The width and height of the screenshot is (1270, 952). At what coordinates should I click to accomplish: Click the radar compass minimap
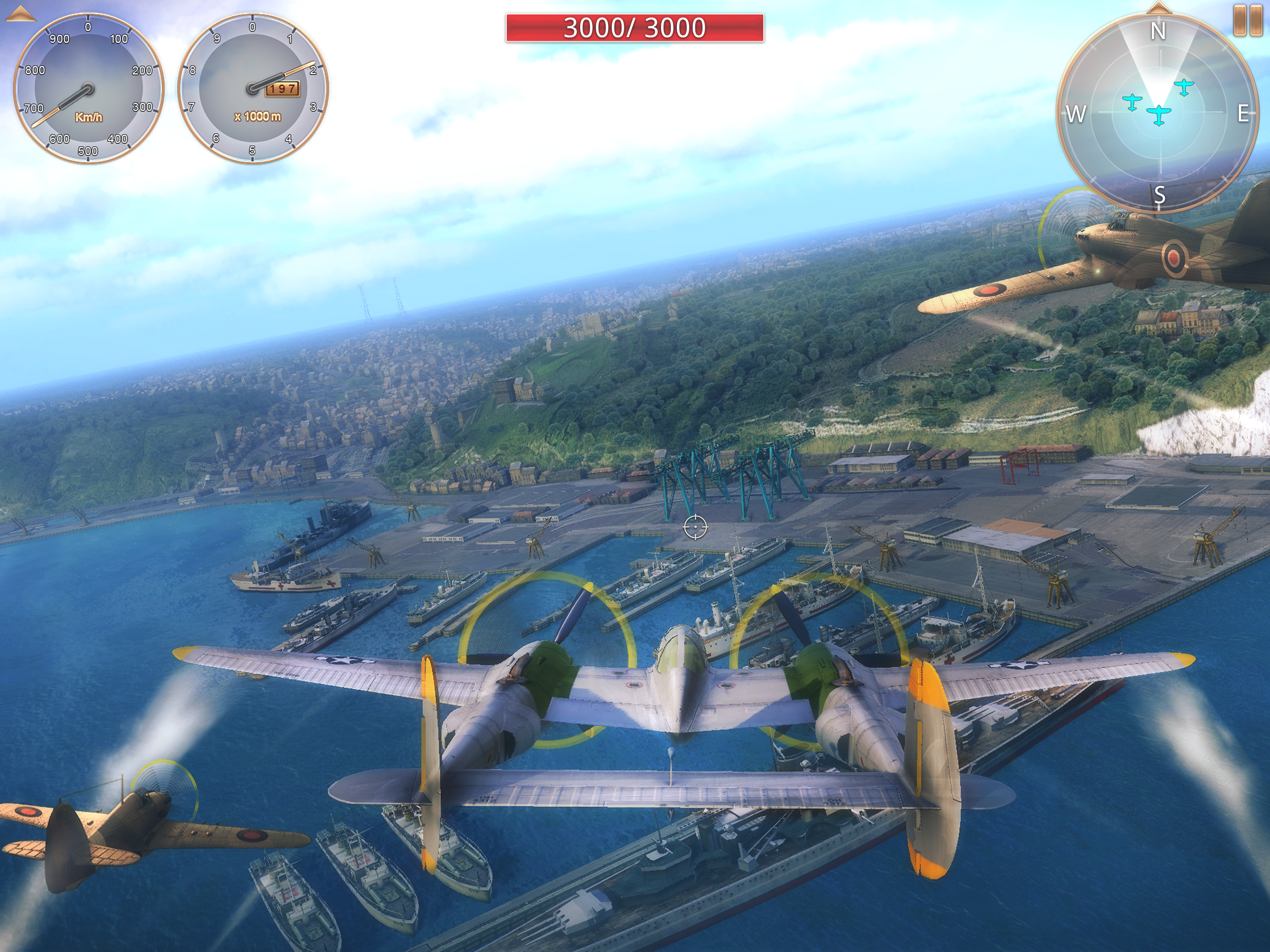(x=1158, y=112)
